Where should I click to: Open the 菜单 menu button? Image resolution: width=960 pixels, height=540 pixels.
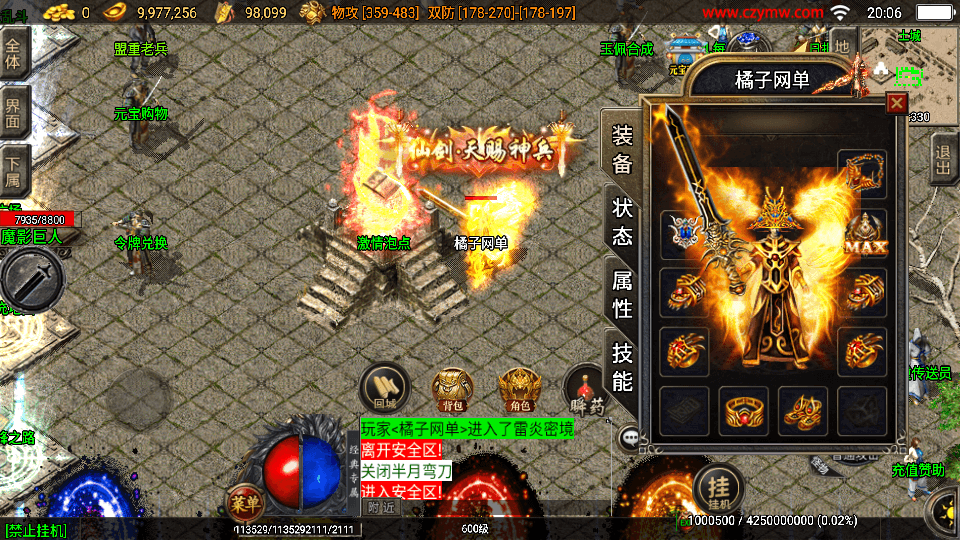[x=244, y=502]
